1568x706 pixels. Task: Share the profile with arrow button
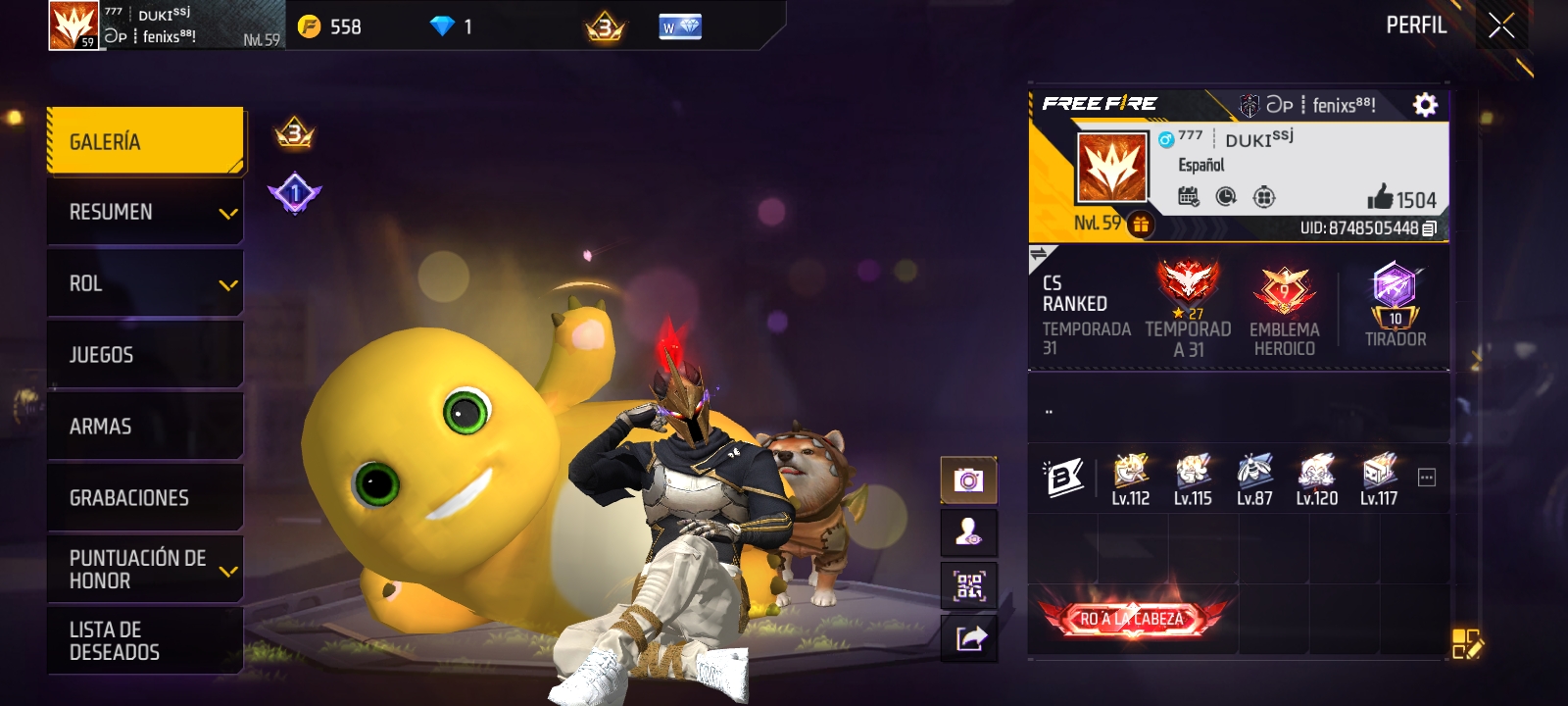968,639
